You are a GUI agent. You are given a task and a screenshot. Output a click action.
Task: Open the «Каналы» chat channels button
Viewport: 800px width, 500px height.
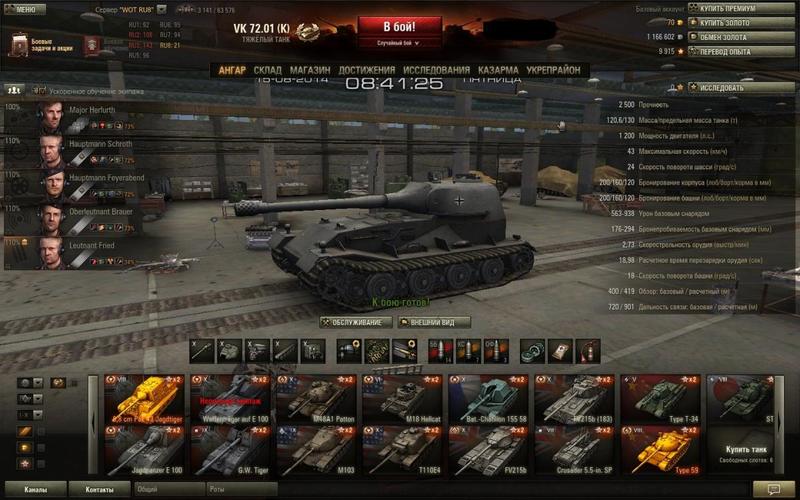click(x=36, y=490)
